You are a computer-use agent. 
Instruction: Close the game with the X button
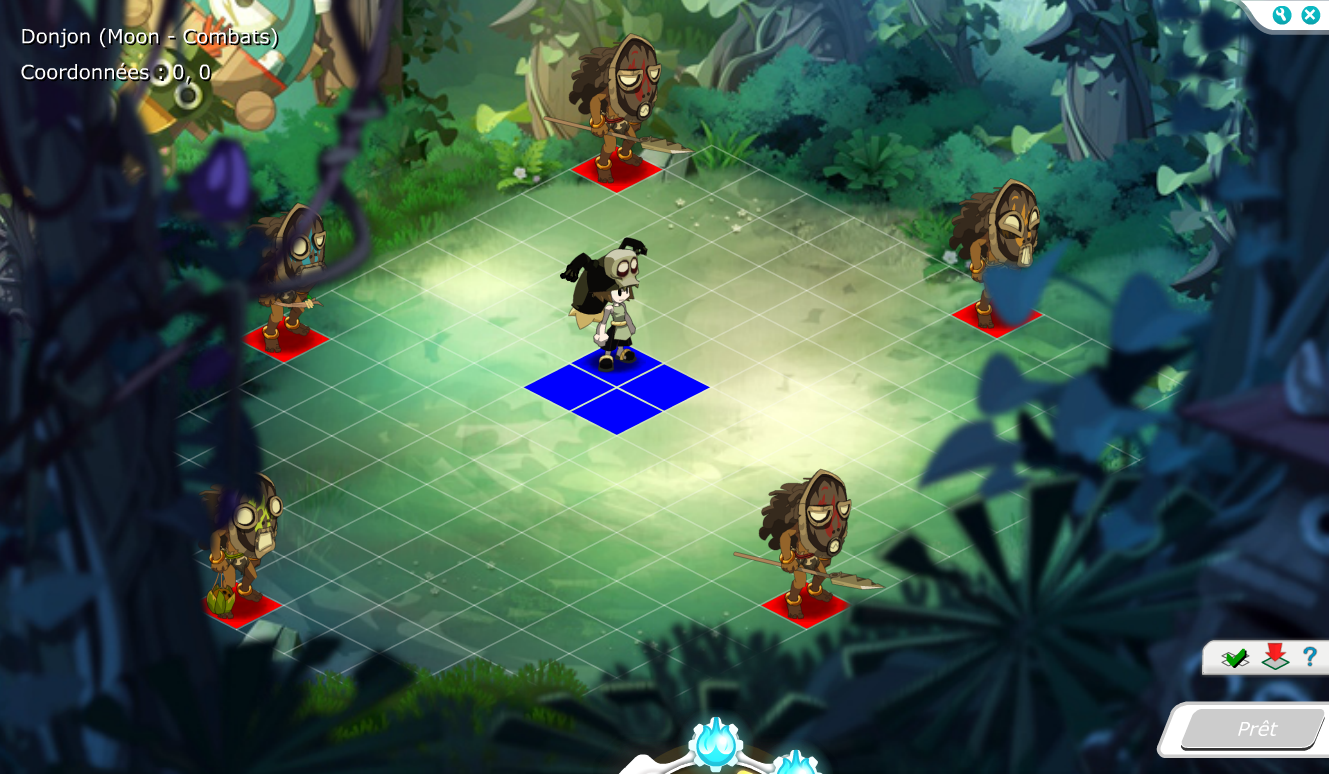coord(1309,15)
